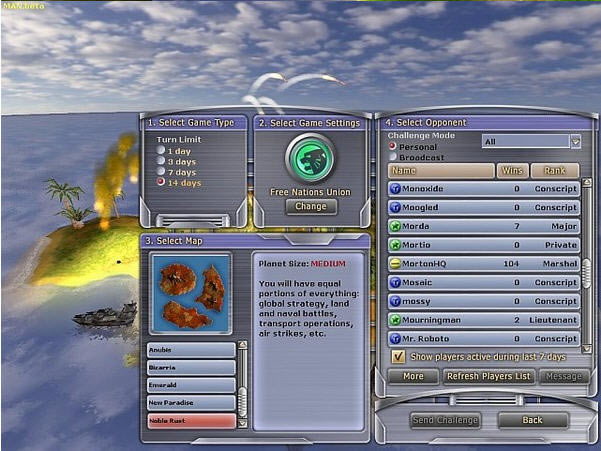Viewport: 601px width, 451px height.
Task: Refresh Players List
Action: pyautogui.click(x=490, y=376)
